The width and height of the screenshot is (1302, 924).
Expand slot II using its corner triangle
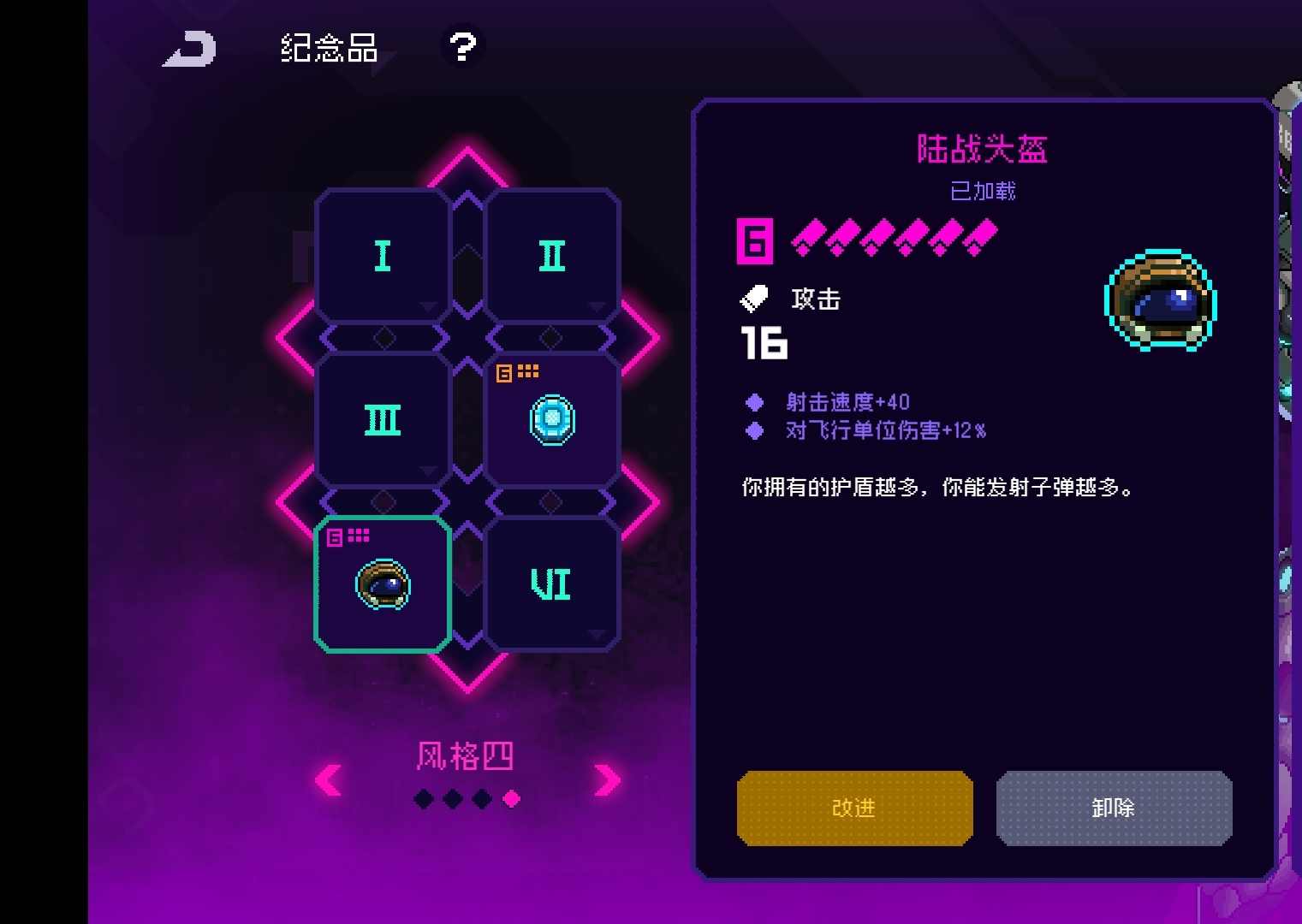pos(597,305)
